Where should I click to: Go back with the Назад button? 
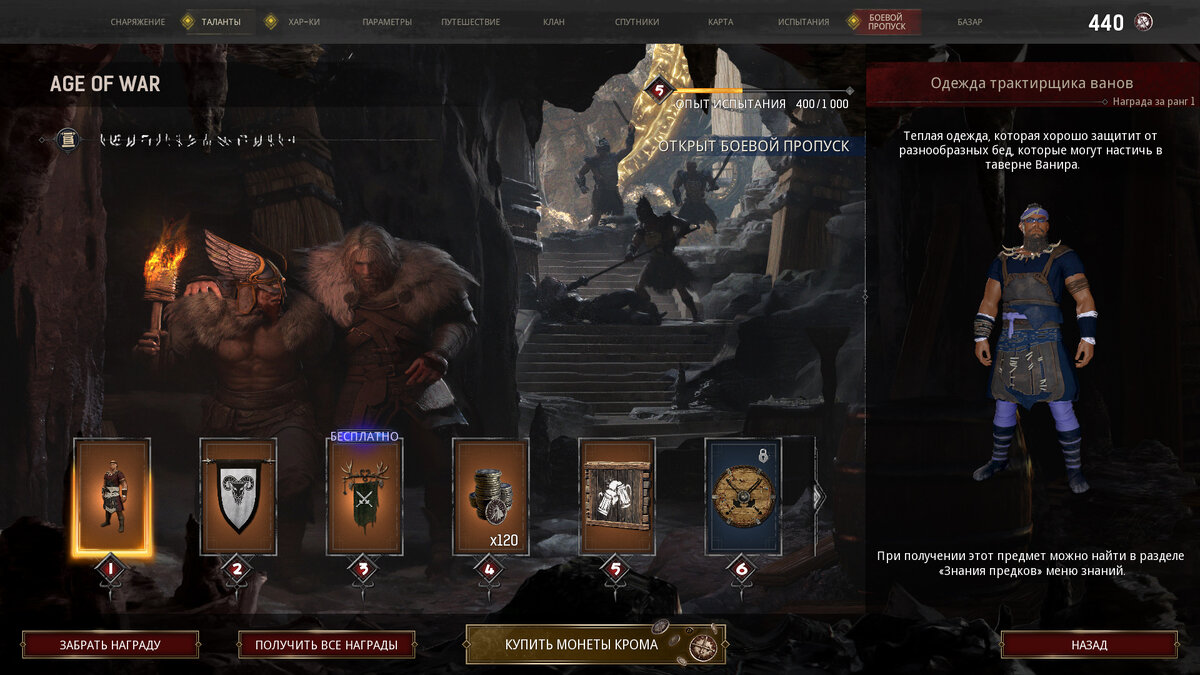pos(1089,645)
